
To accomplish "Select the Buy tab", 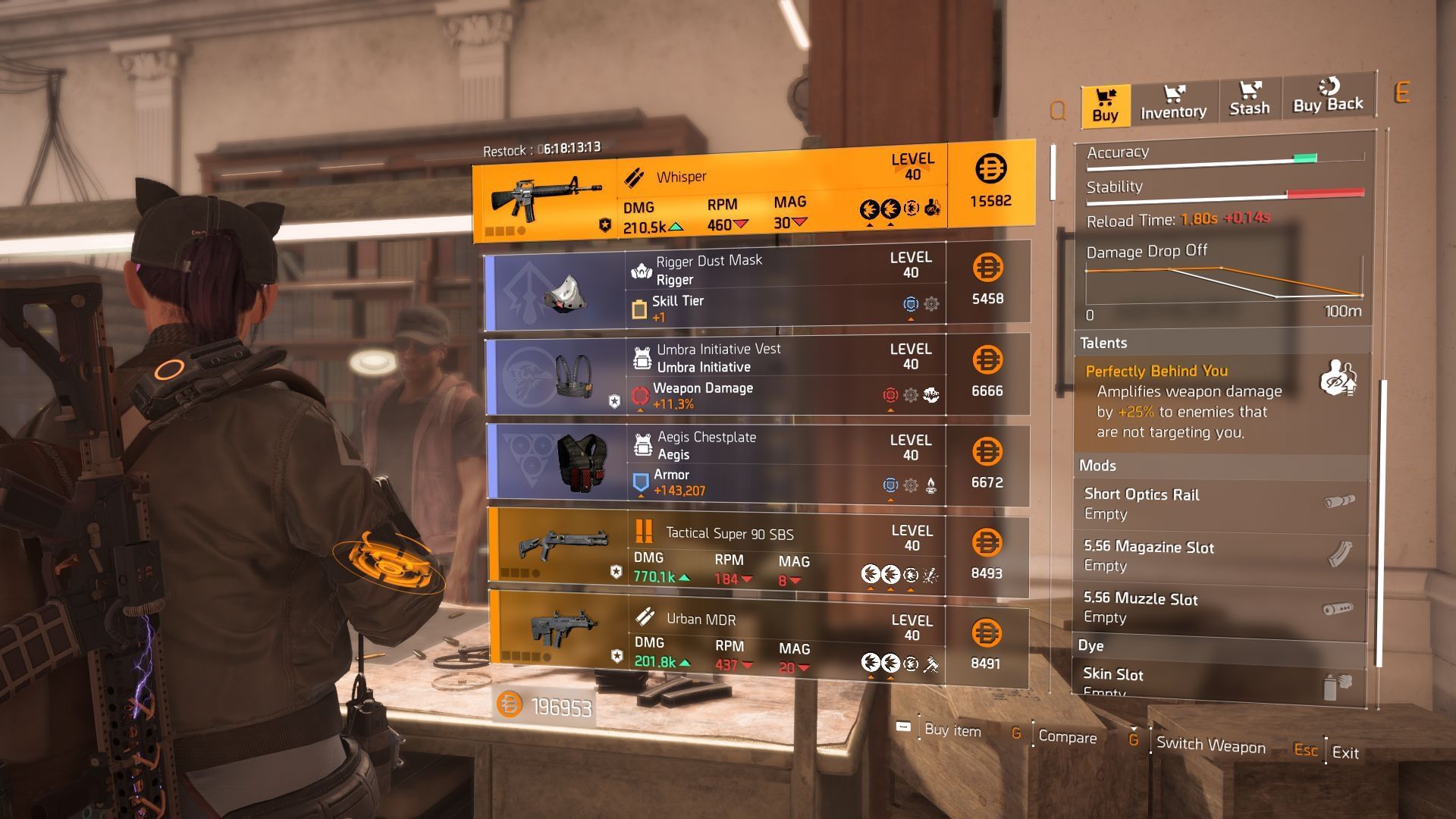I will click(x=1106, y=105).
